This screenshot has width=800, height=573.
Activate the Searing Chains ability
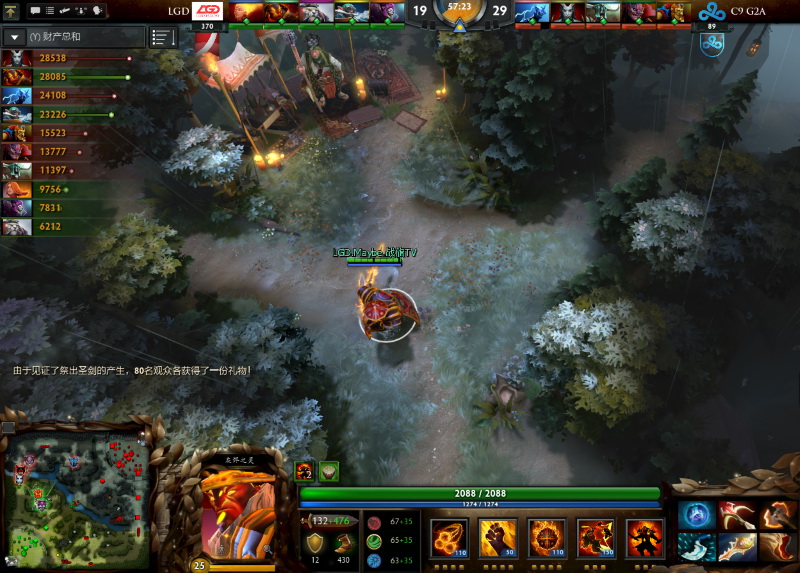[447, 537]
